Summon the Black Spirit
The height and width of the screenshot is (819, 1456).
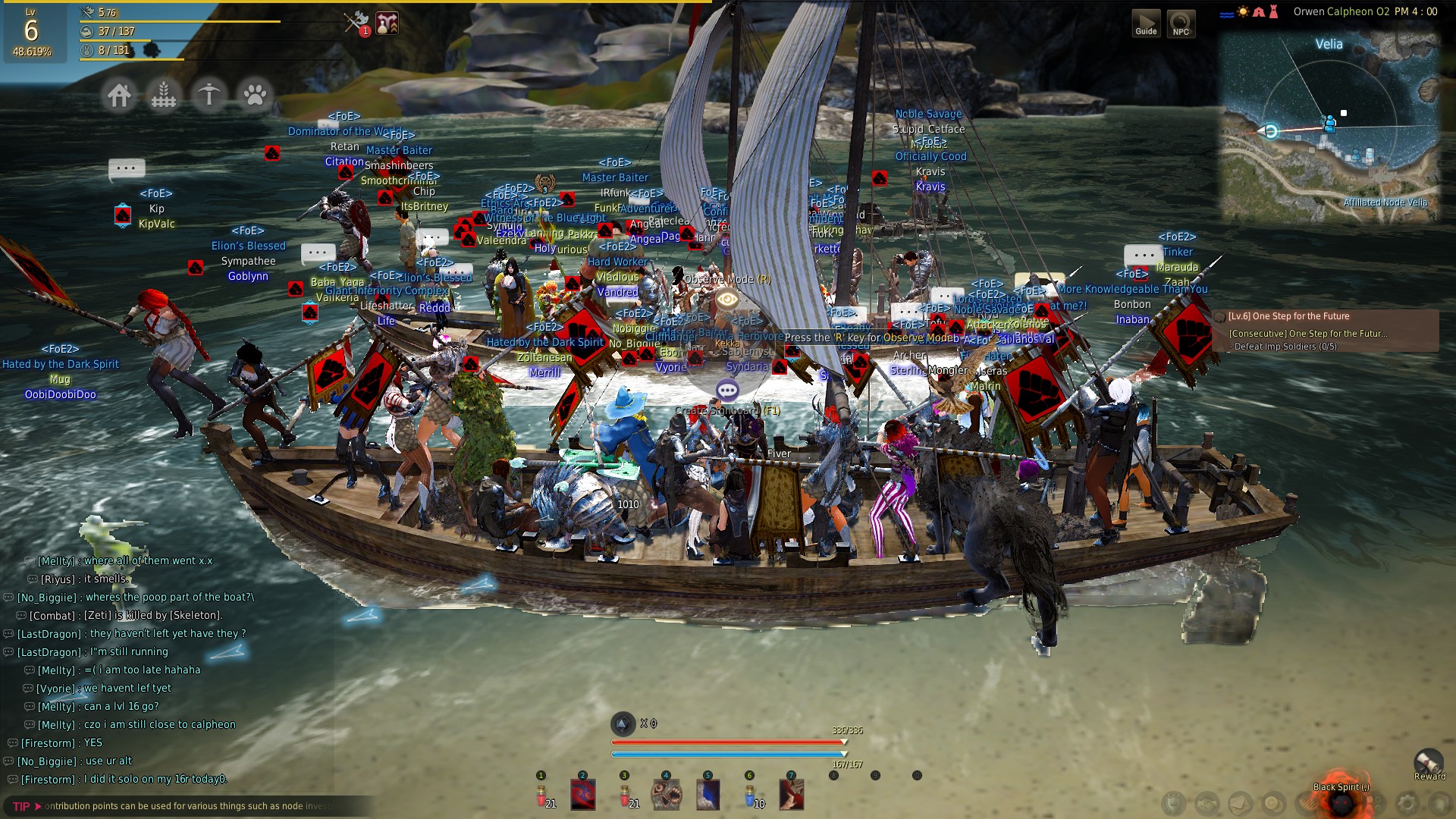pyautogui.click(x=1341, y=801)
